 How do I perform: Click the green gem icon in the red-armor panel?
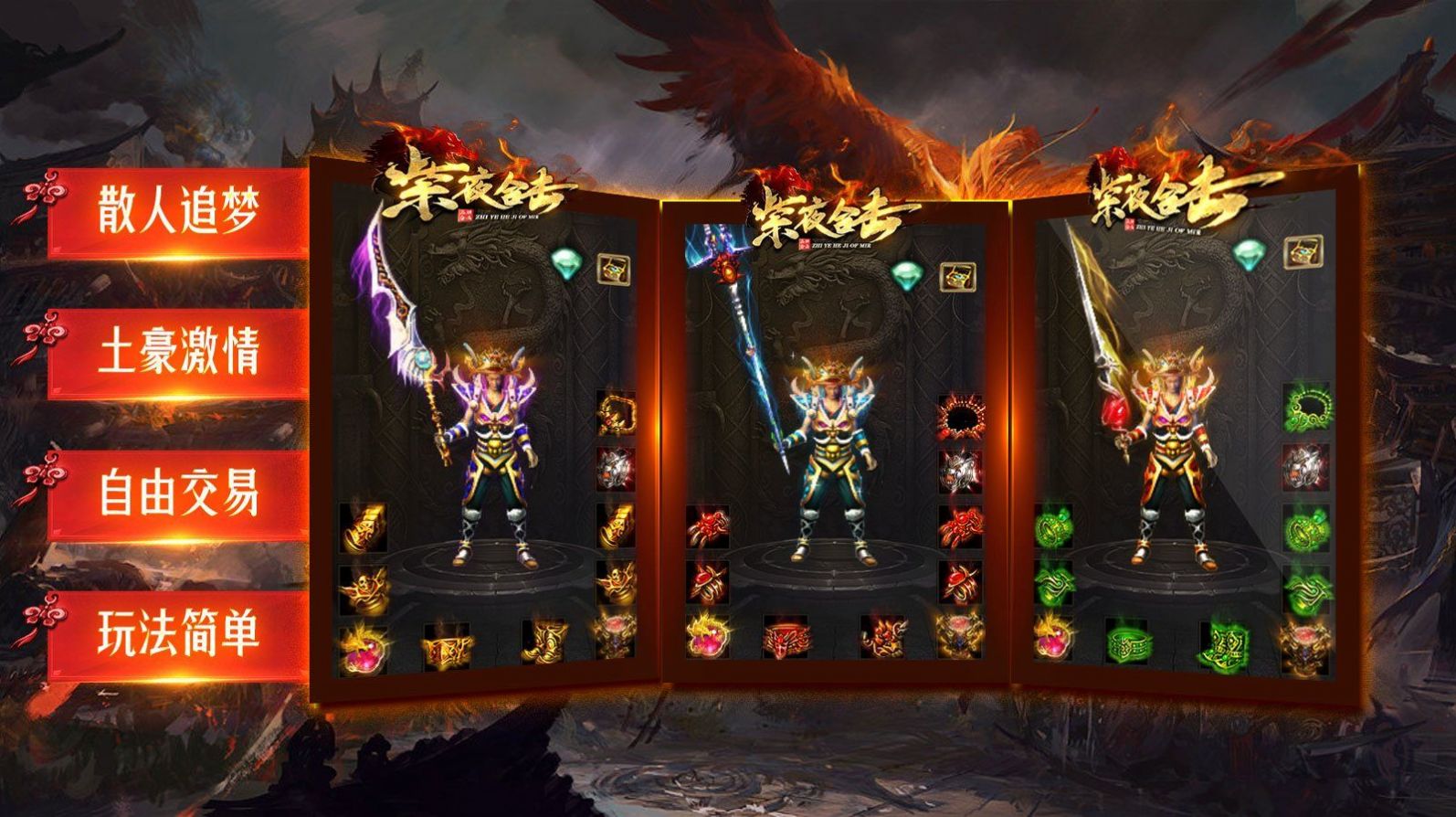(x=1248, y=252)
